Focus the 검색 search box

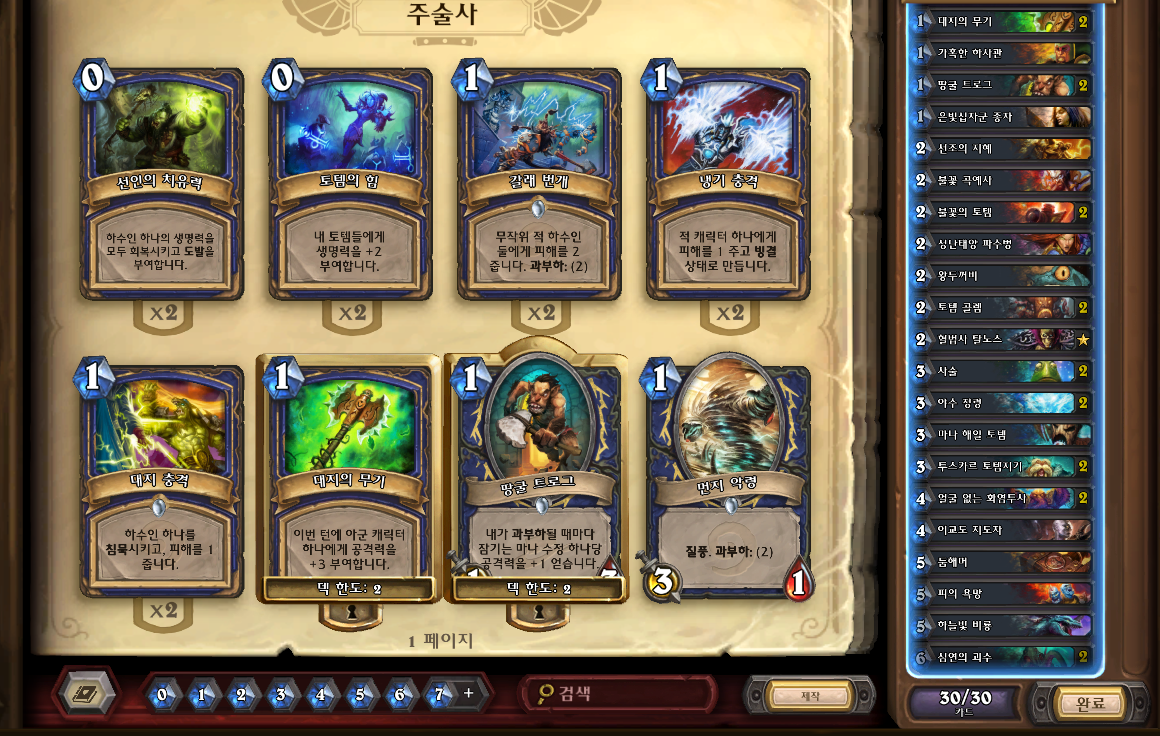pyautogui.click(x=620, y=693)
